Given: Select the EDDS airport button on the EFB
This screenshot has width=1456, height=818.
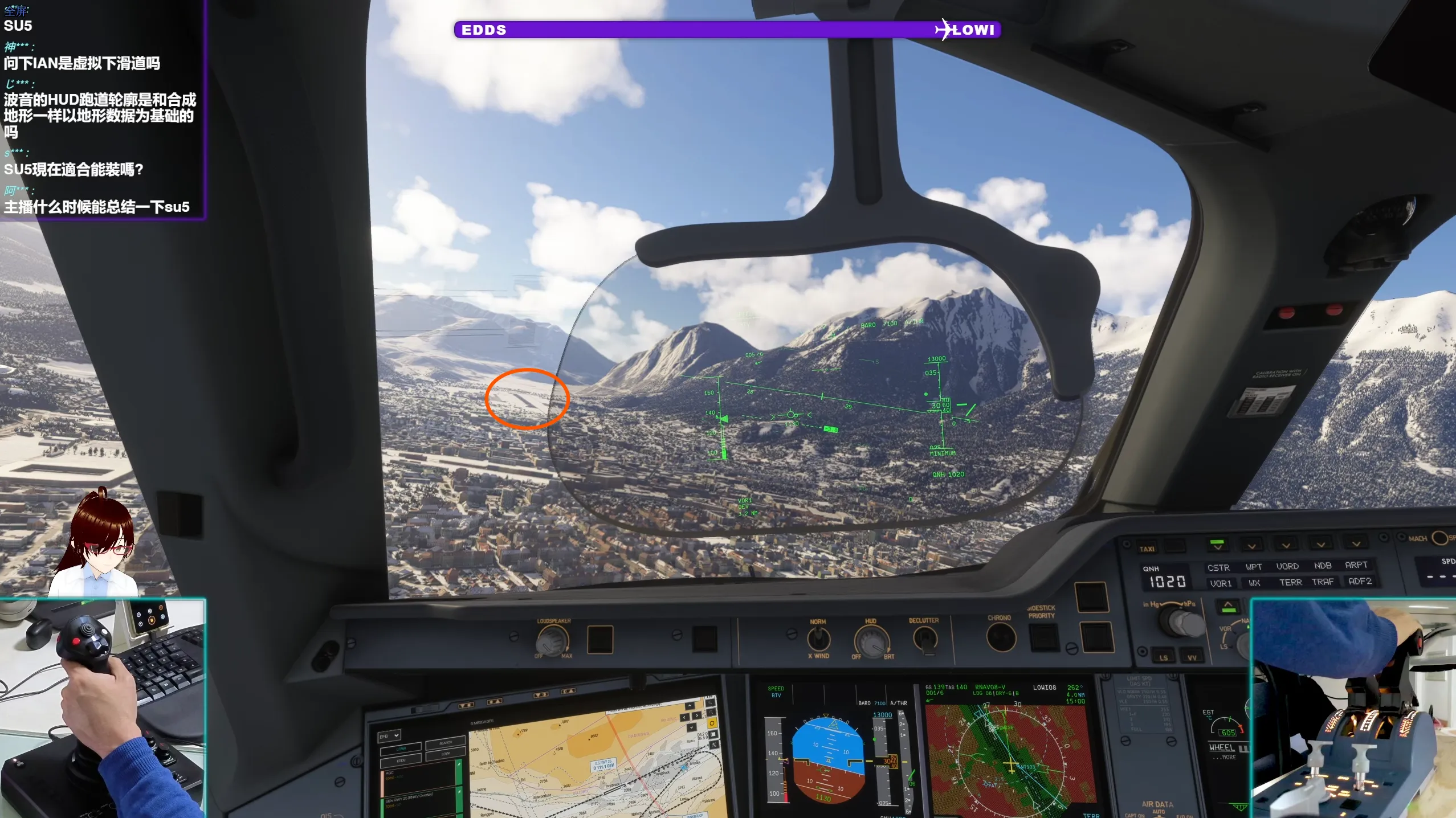Looking at the screenshot, I should point(401,760).
